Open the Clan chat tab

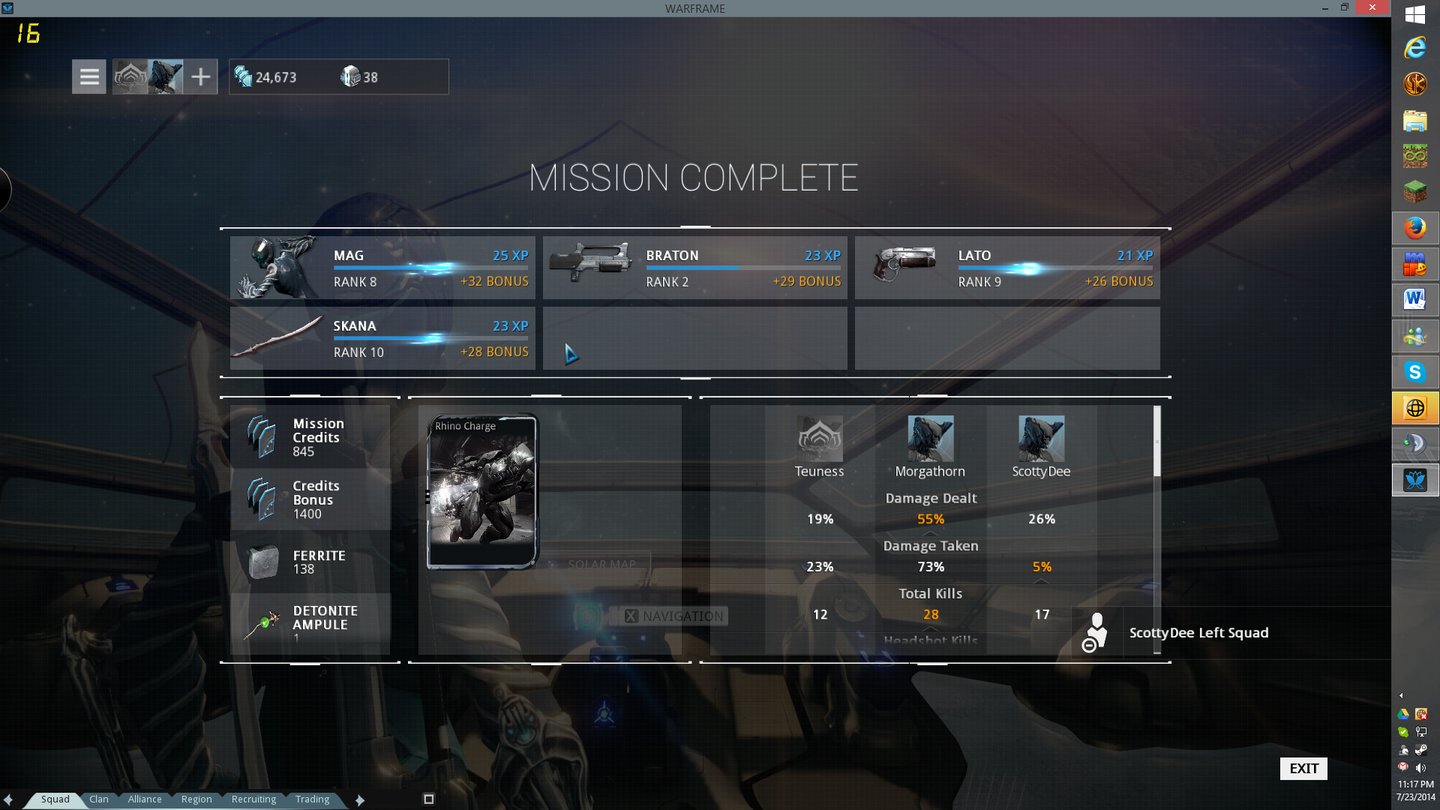[99, 799]
